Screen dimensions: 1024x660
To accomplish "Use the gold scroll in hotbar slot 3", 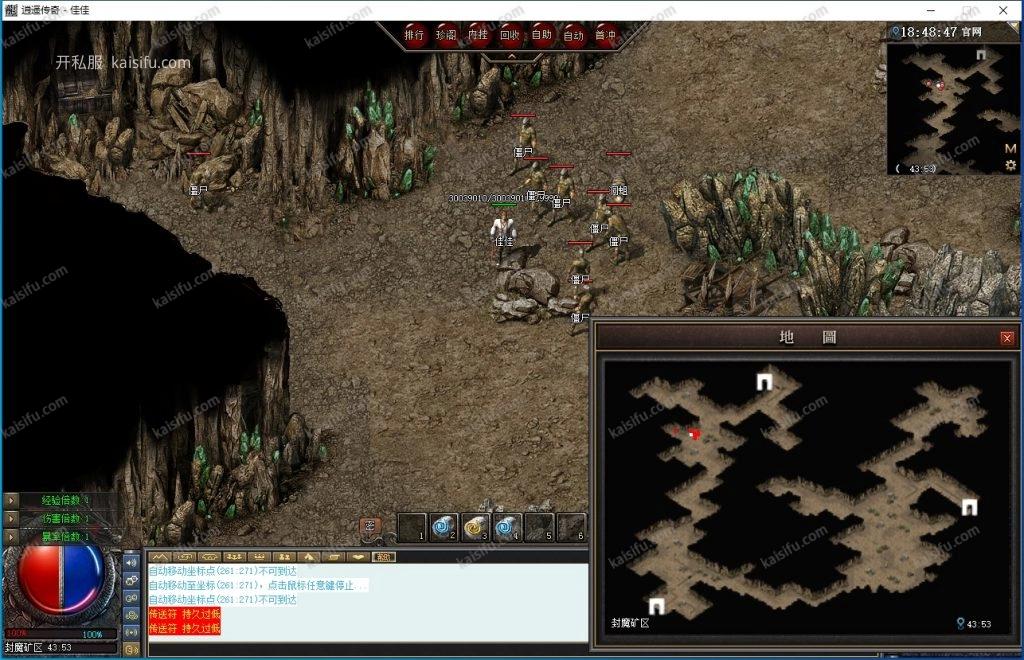I will (474, 526).
